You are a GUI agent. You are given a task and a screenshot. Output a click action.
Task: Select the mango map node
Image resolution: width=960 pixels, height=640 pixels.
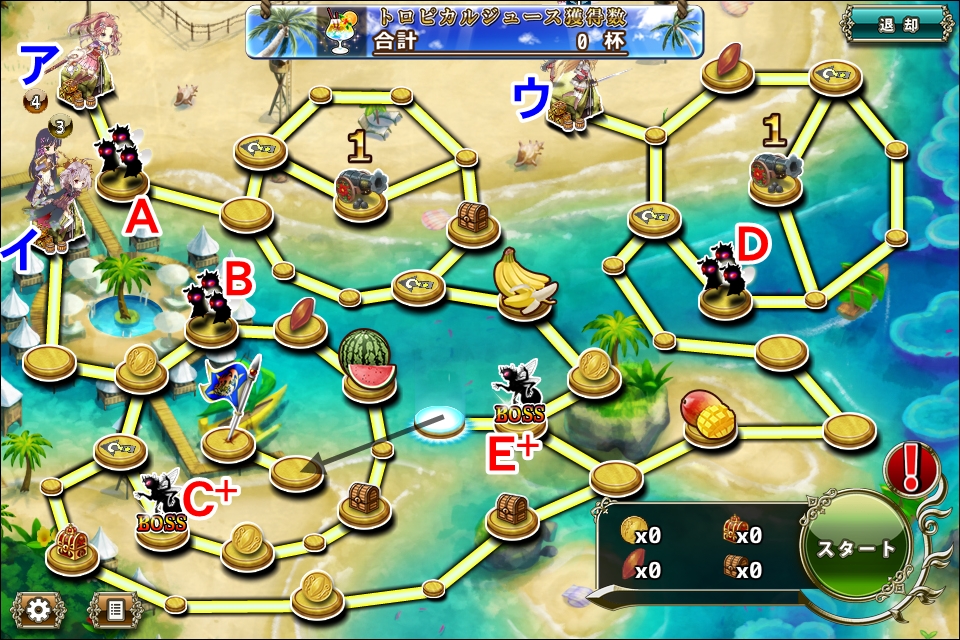[709, 415]
